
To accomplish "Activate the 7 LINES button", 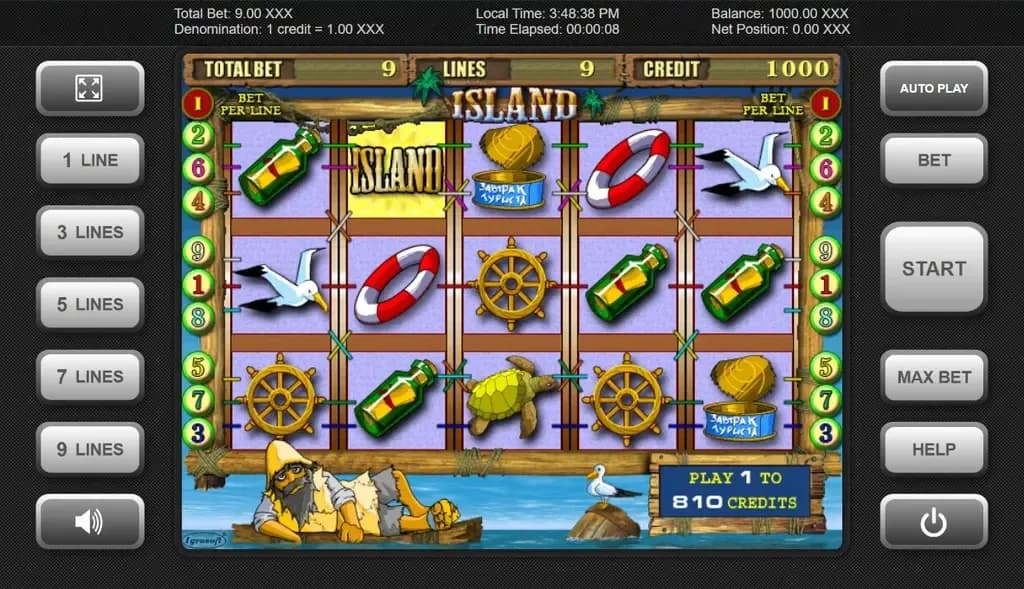I will [x=90, y=377].
